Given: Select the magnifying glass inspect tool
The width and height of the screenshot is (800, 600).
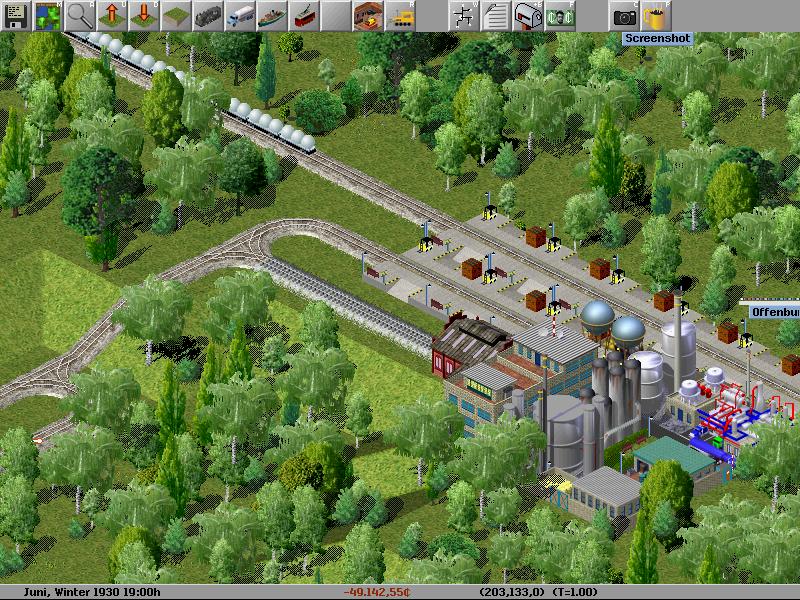Looking at the screenshot, I should [79, 15].
